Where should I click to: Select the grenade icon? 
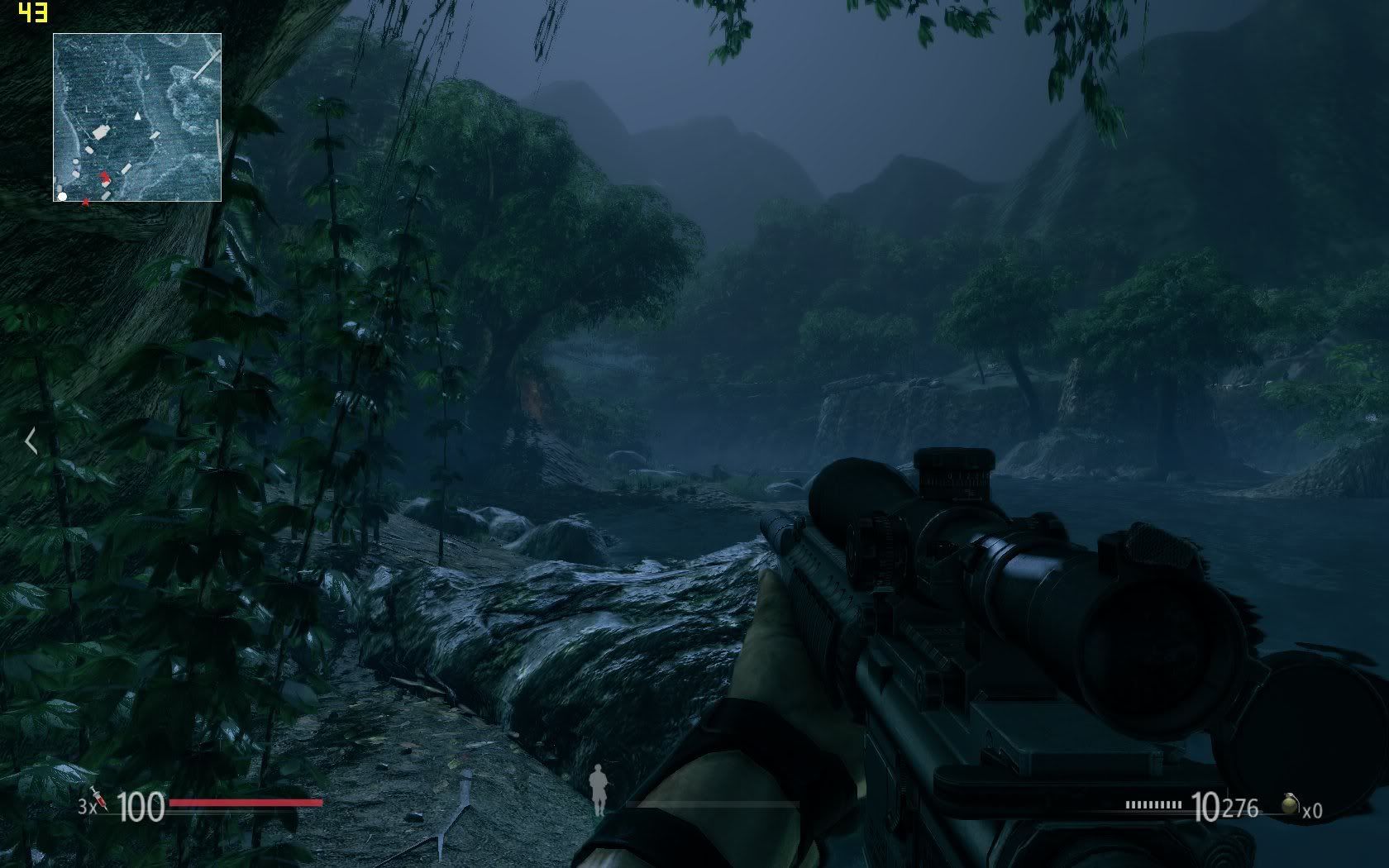[x=1288, y=805]
